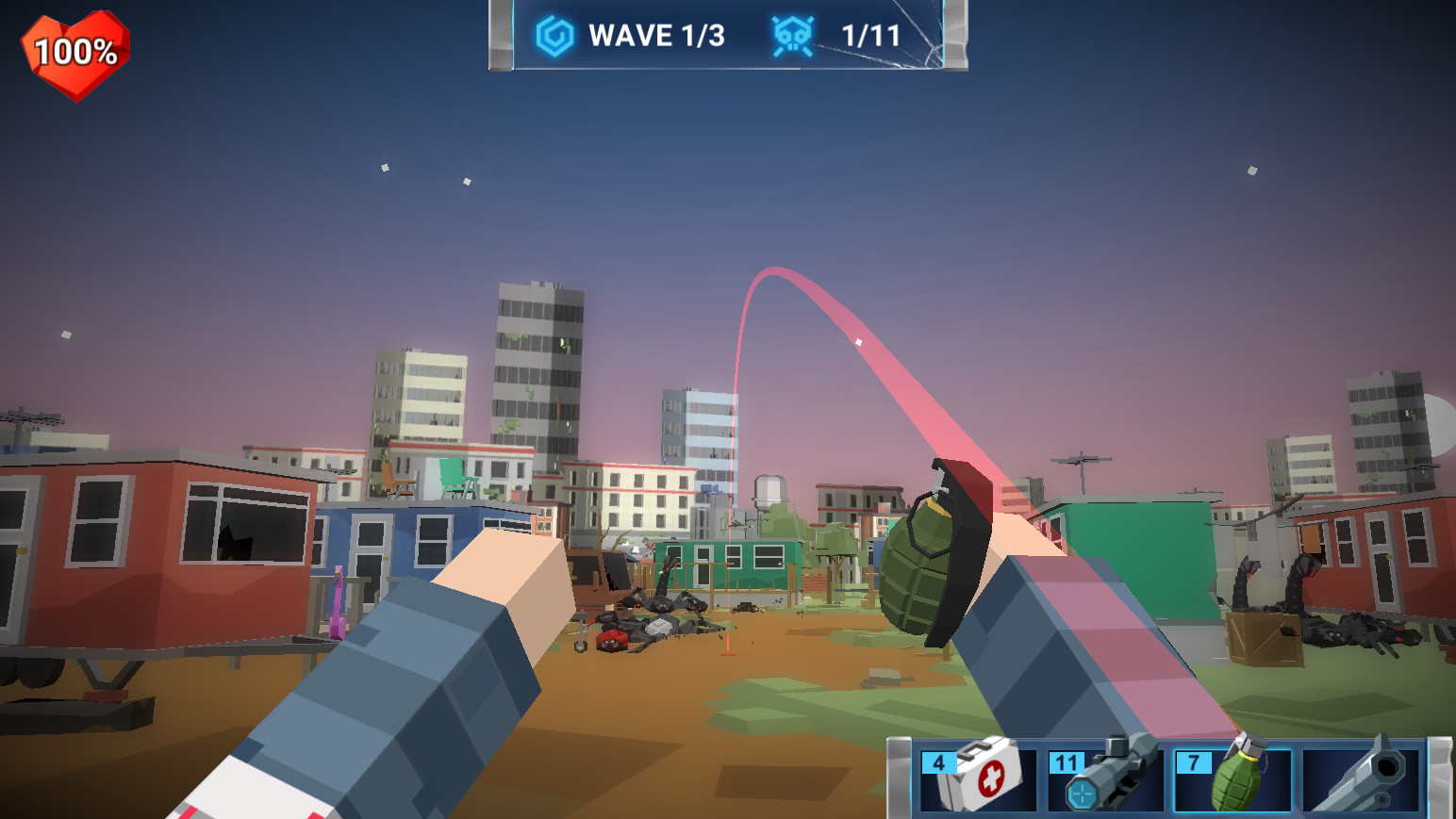Click the cracked-glass HUD panel at top
Screen dimensions: 1456x819
(726, 38)
